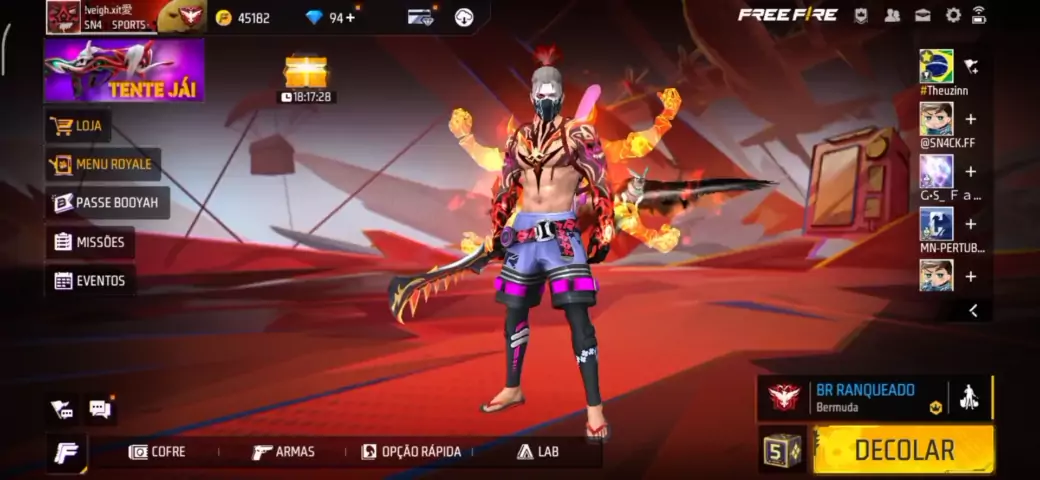
Task: Click the number 5 dice icon
Action: (x=782, y=449)
